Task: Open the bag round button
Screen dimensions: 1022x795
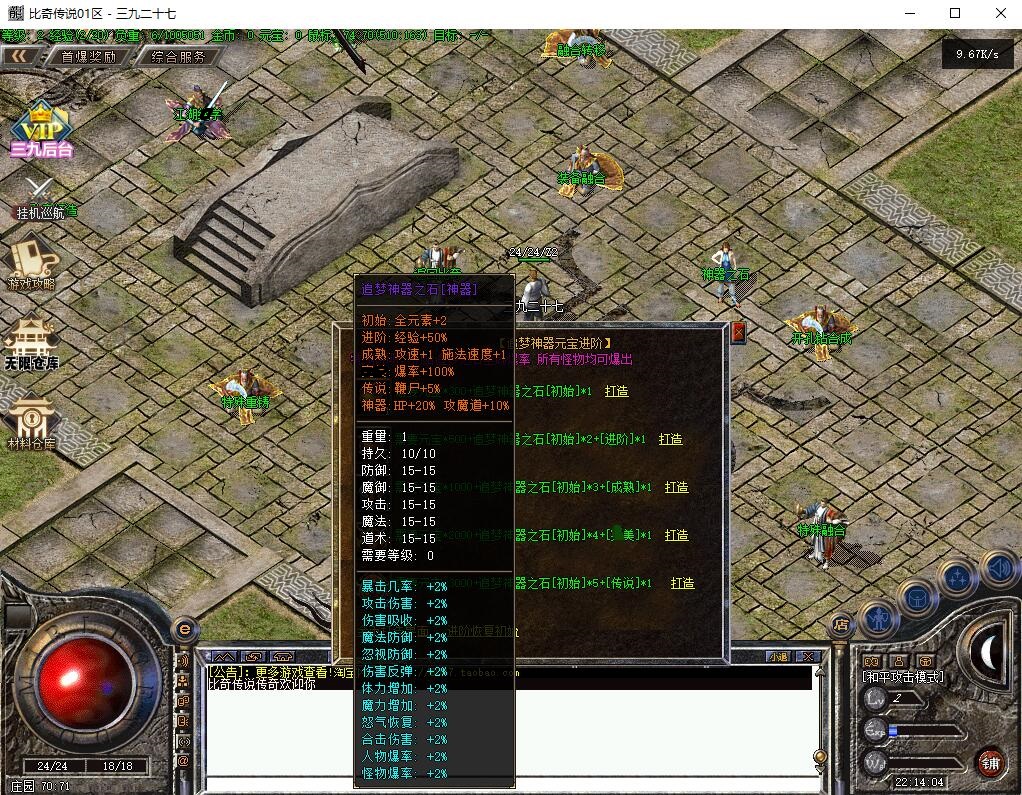Action: click(x=918, y=596)
